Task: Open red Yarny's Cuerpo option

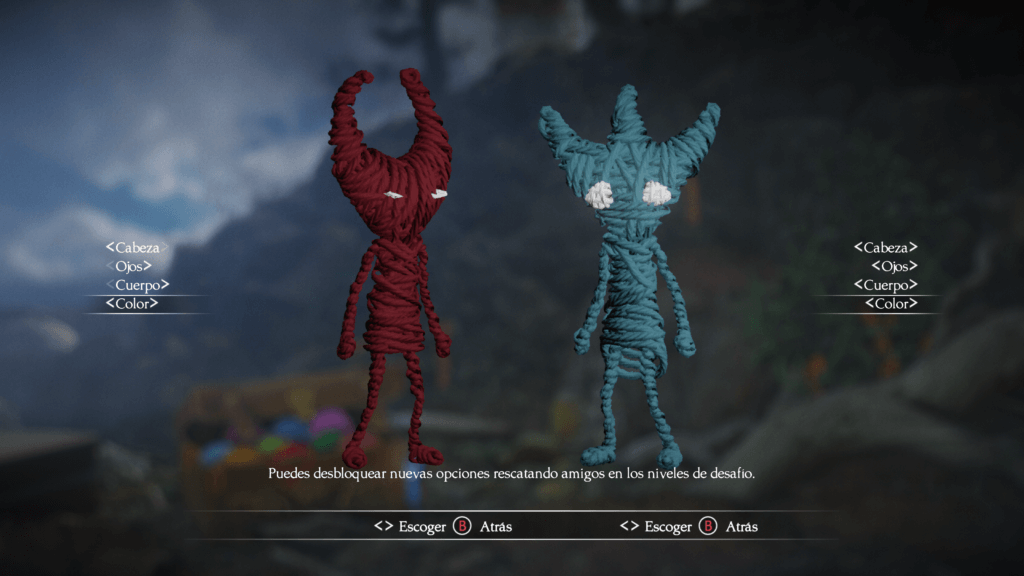Action: (x=137, y=285)
